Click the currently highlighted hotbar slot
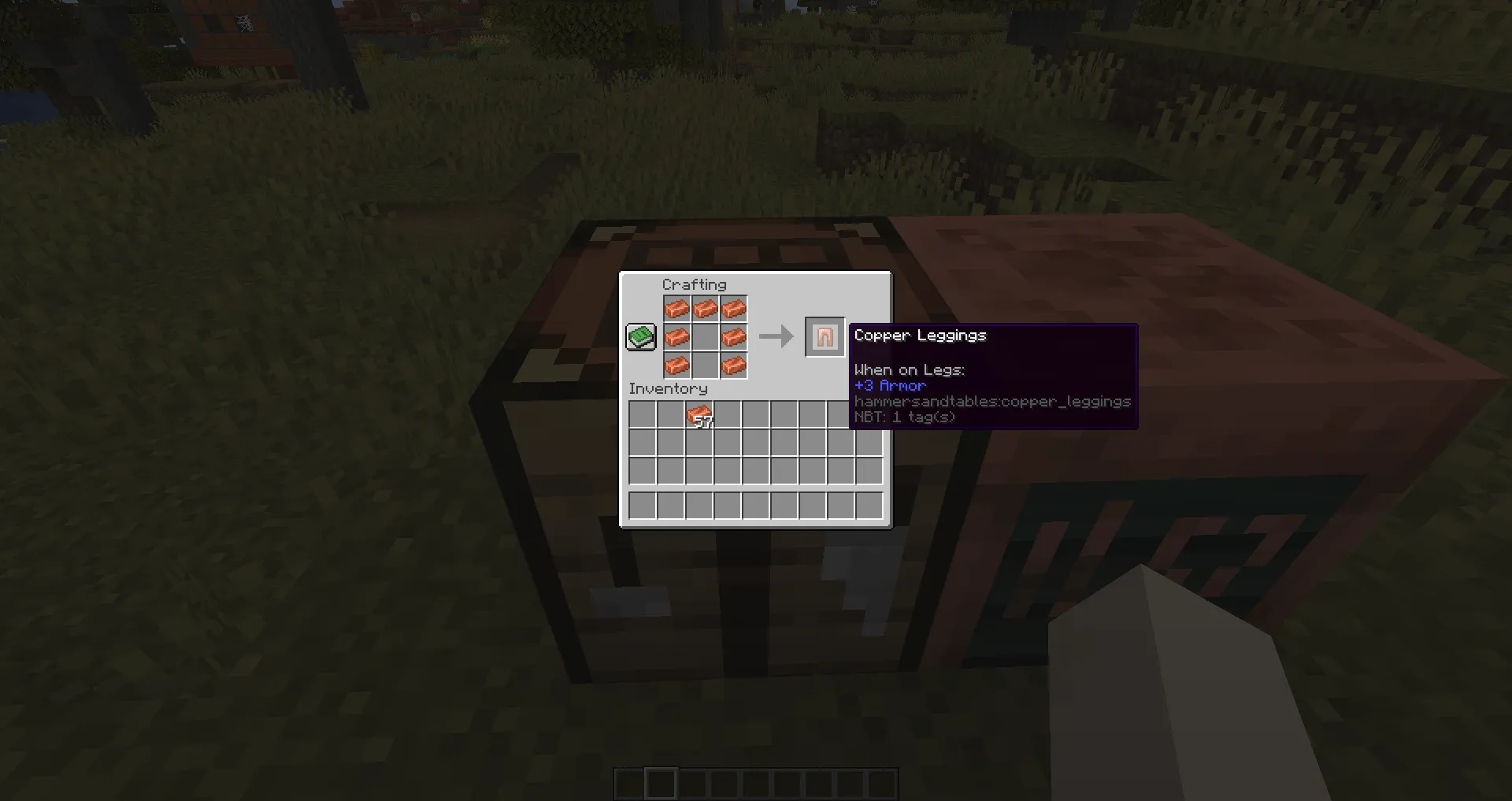 pos(661,783)
